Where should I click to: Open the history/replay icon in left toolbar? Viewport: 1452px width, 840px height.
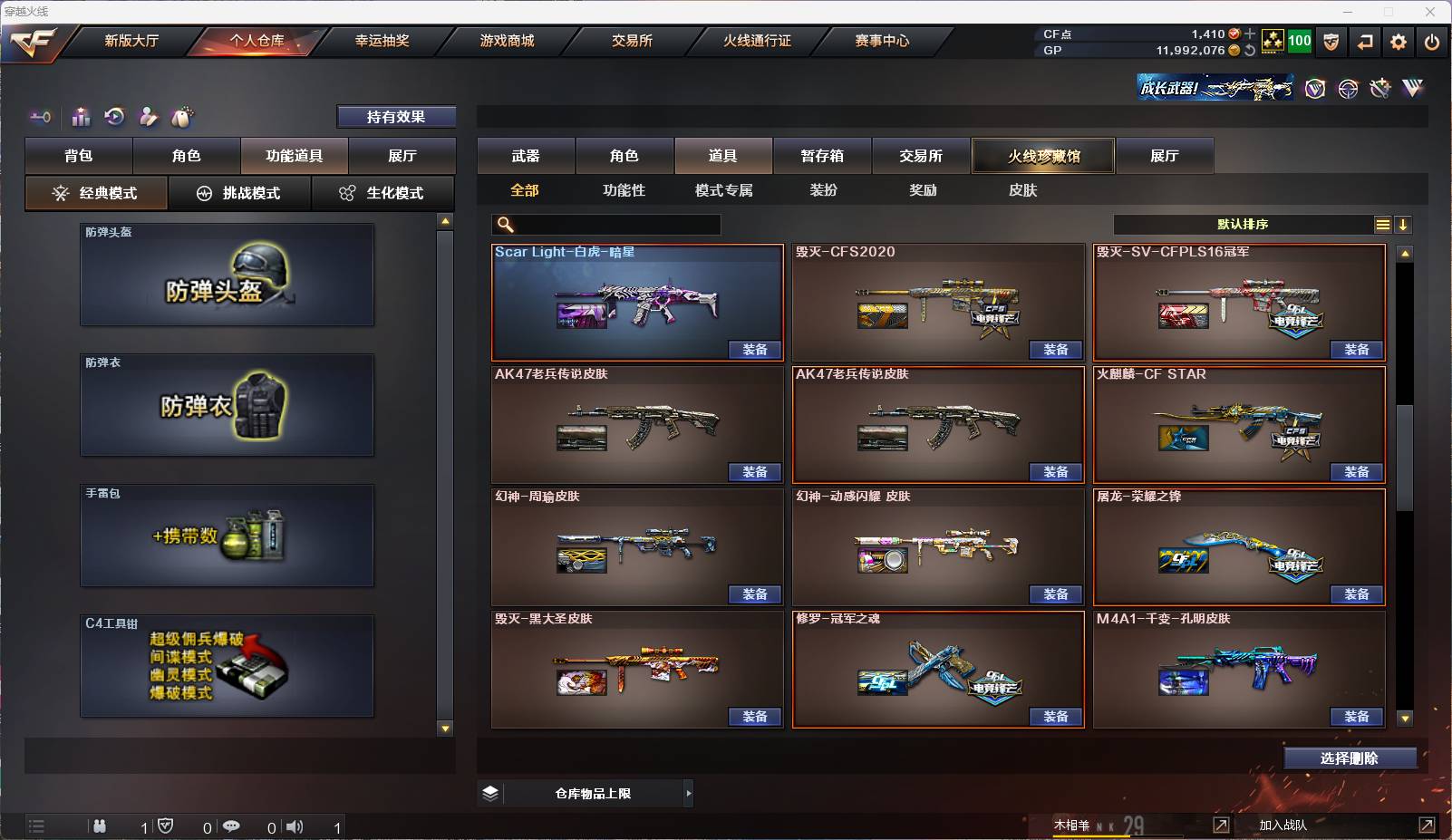coord(113,117)
